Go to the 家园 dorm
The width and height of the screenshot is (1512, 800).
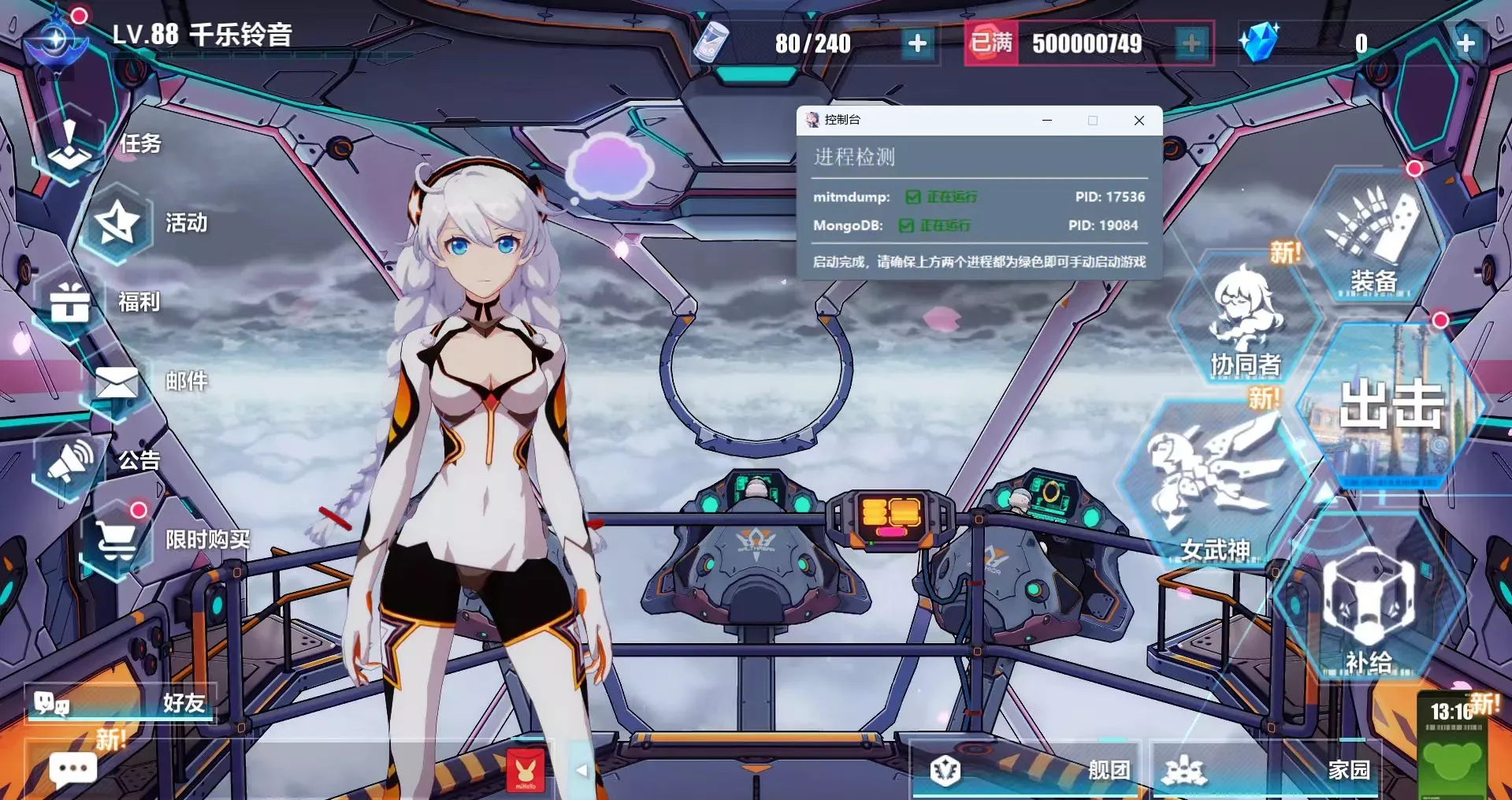point(1266,769)
